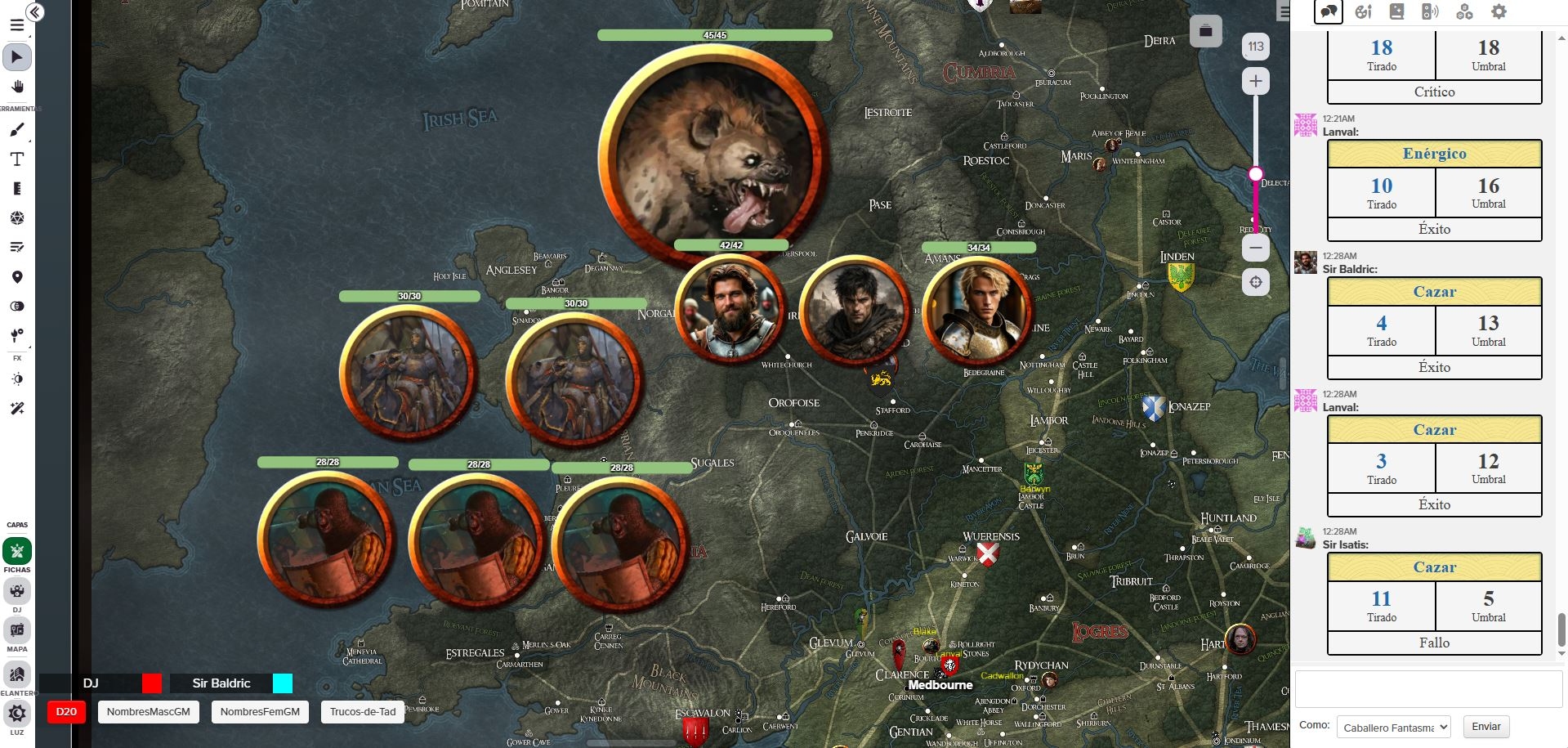The width and height of the screenshot is (1568, 748).
Task: Zoom out with the minus button
Action: (1256, 248)
